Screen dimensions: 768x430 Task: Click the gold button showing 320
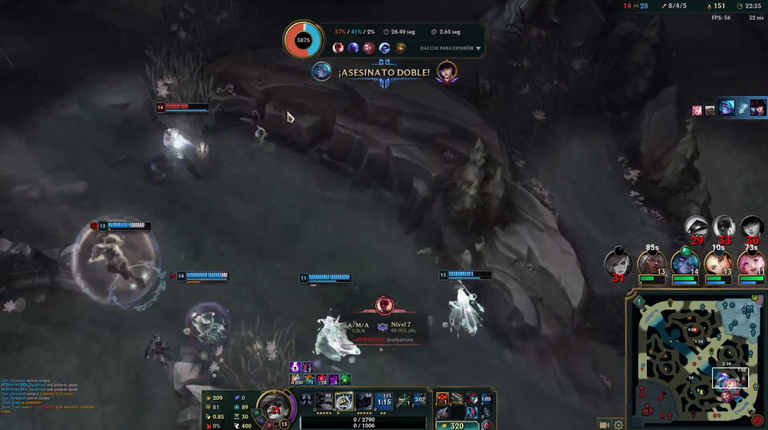[x=457, y=424]
